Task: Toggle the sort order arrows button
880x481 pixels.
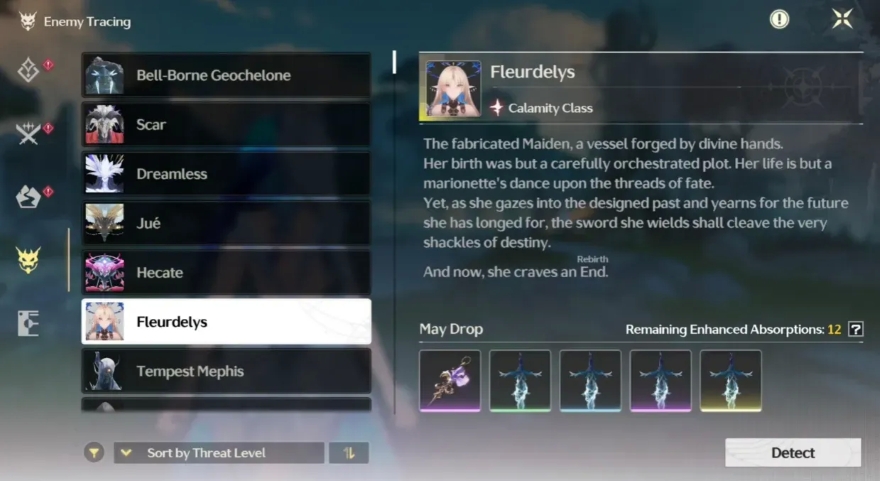Action: pos(349,453)
